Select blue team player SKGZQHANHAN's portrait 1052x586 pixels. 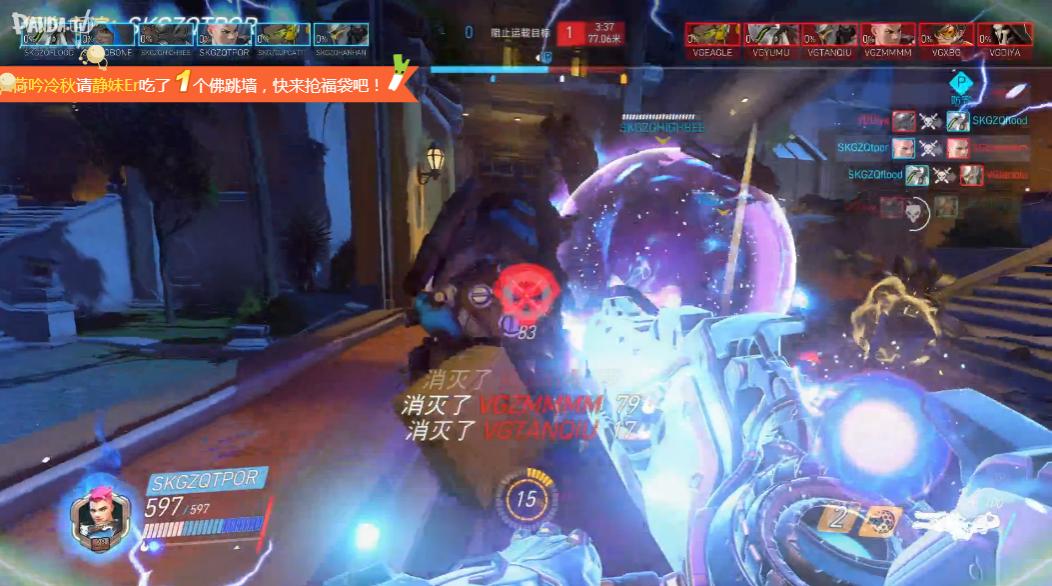(340, 35)
